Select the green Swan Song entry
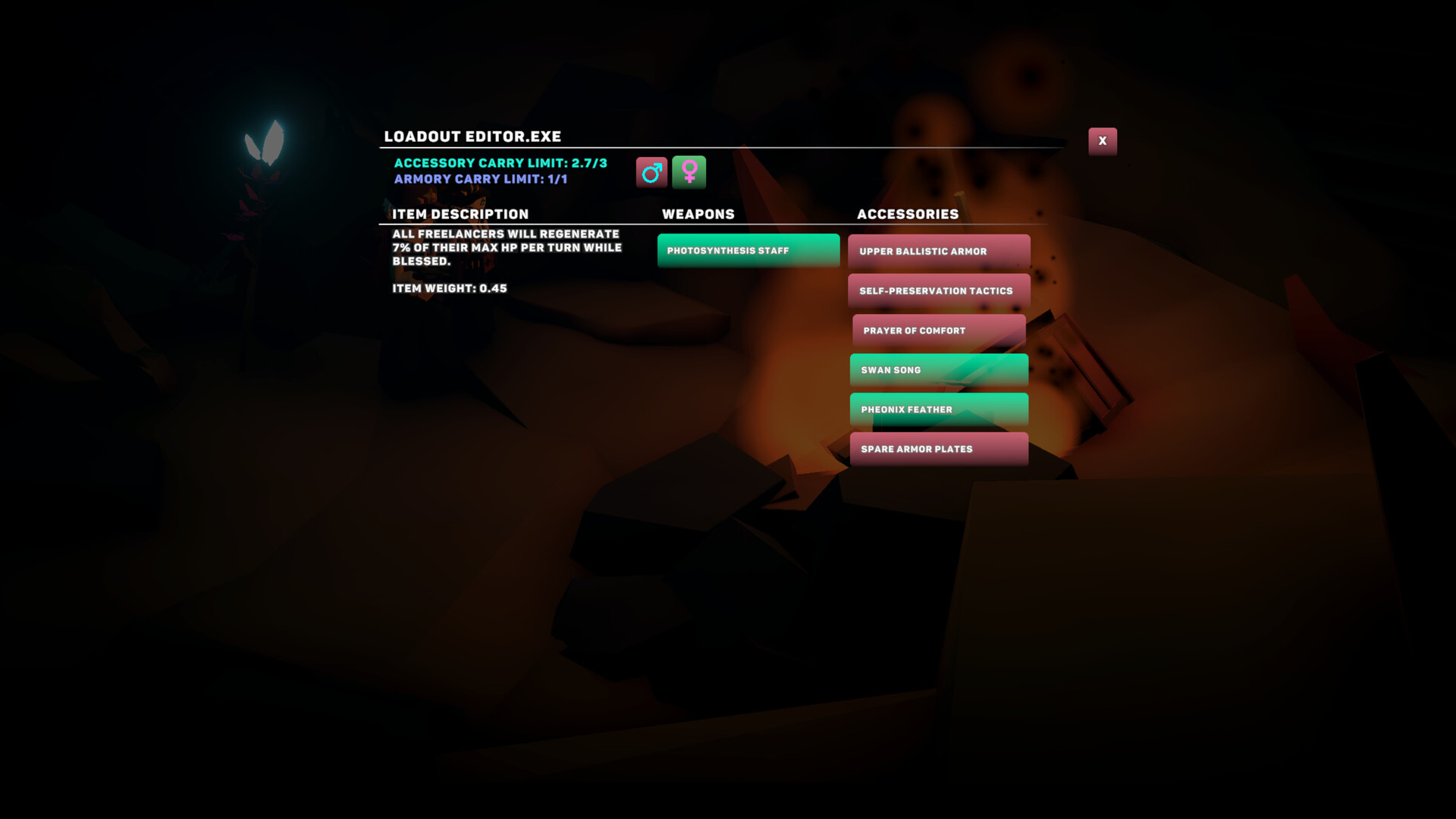Screen dimensions: 1456x819 pyautogui.click(x=938, y=369)
